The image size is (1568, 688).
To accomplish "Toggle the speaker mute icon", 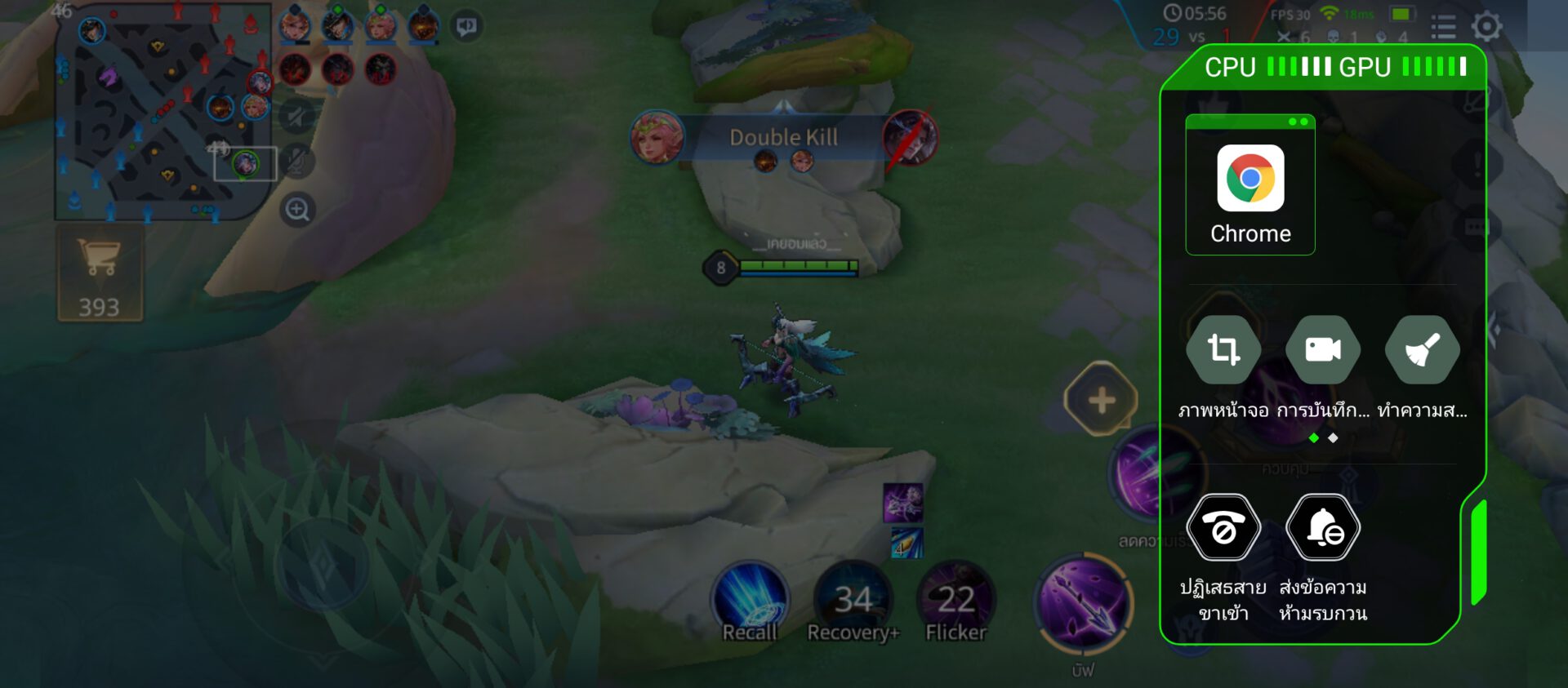I will 297,117.
